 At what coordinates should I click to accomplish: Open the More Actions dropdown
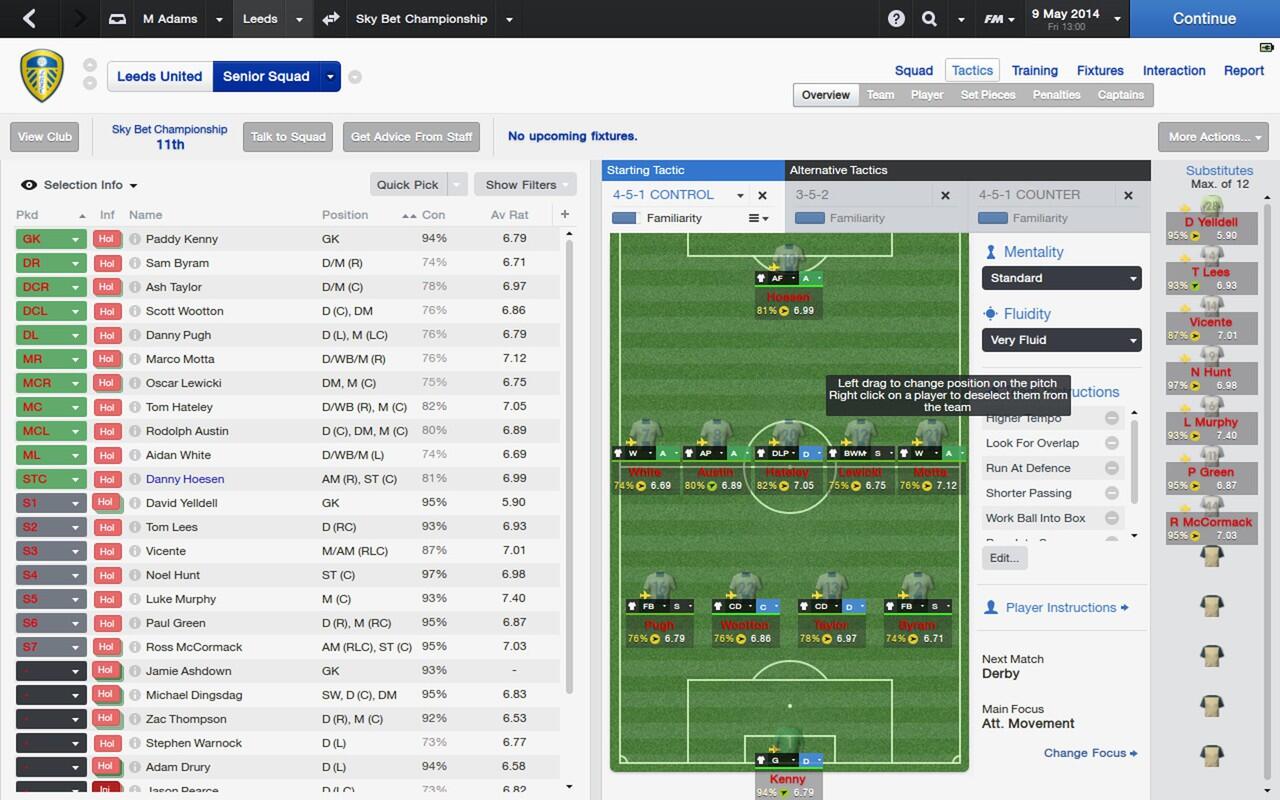[x=1212, y=137]
